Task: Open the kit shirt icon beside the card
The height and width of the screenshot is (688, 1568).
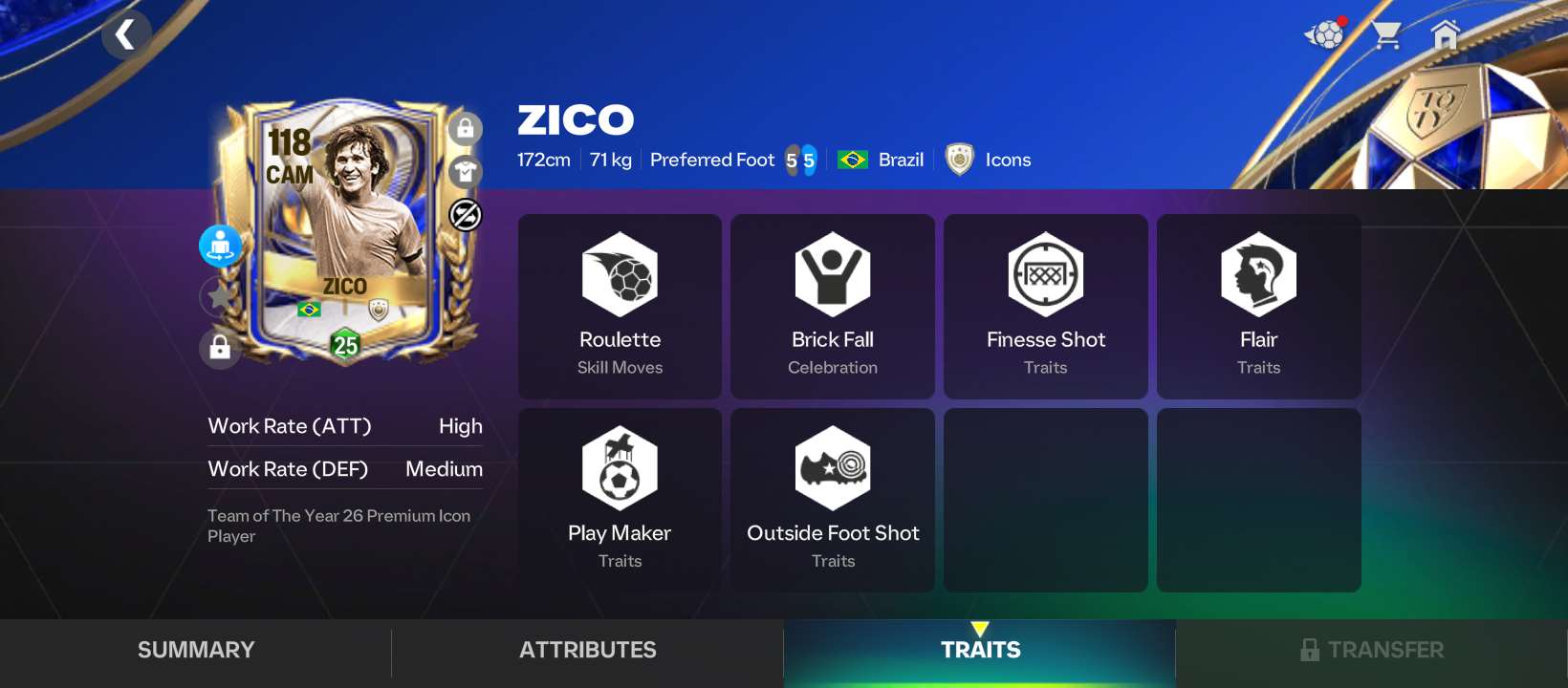Action: point(466,171)
